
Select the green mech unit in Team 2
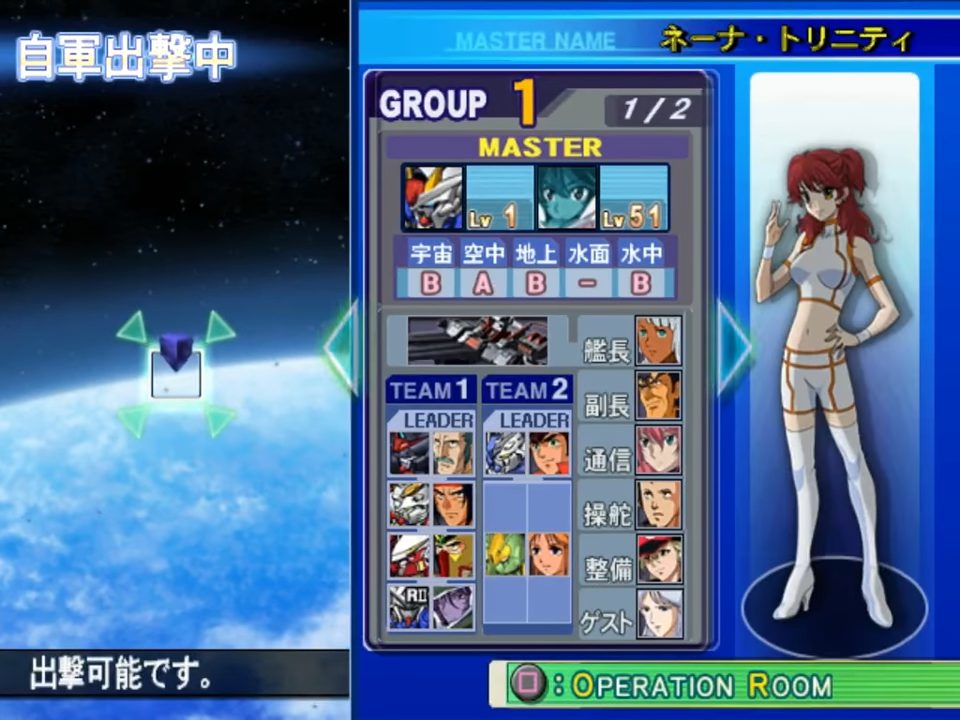point(505,554)
